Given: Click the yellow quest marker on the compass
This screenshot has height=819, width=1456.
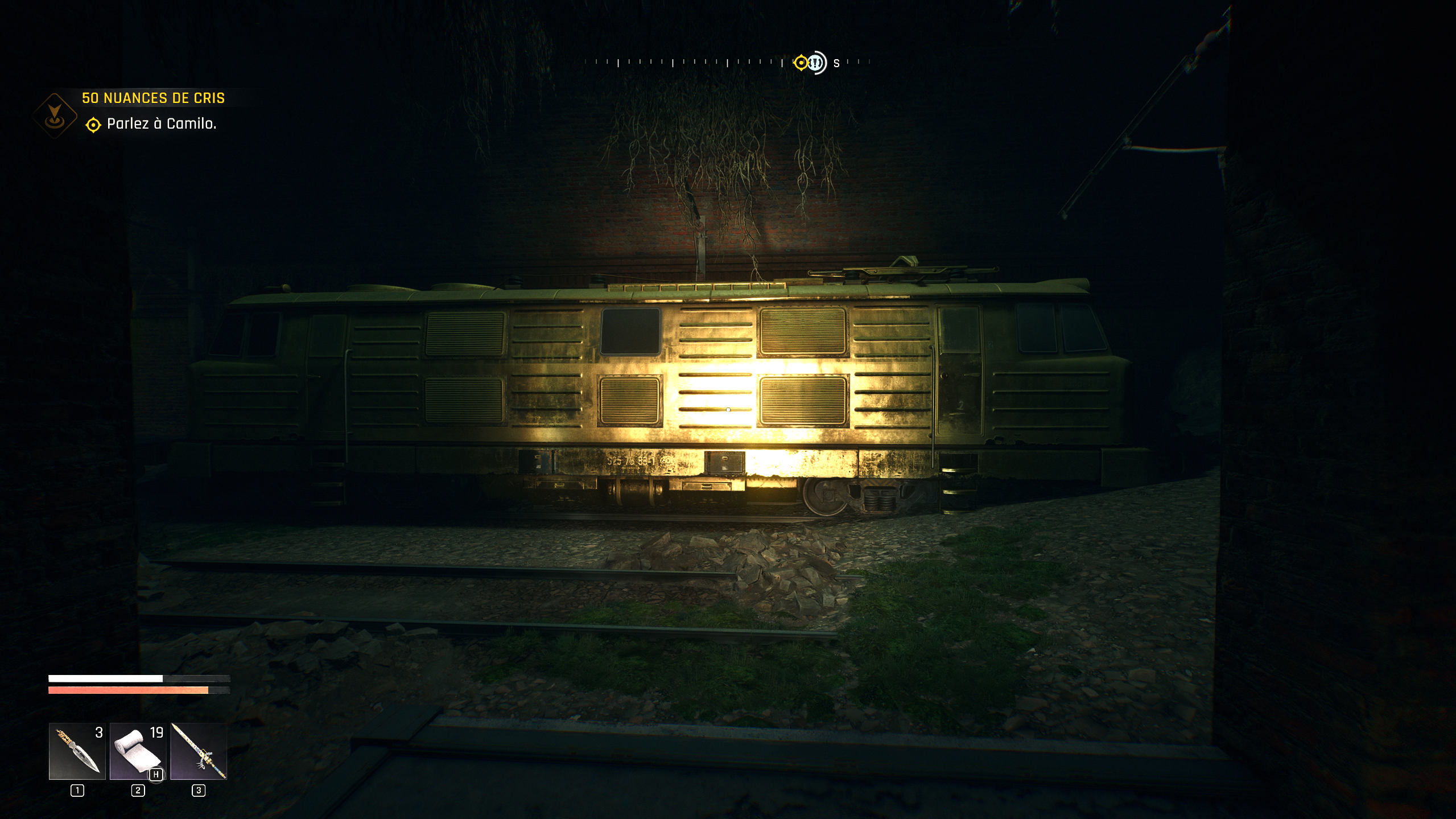Looking at the screenshot, I should coord(801,63).
